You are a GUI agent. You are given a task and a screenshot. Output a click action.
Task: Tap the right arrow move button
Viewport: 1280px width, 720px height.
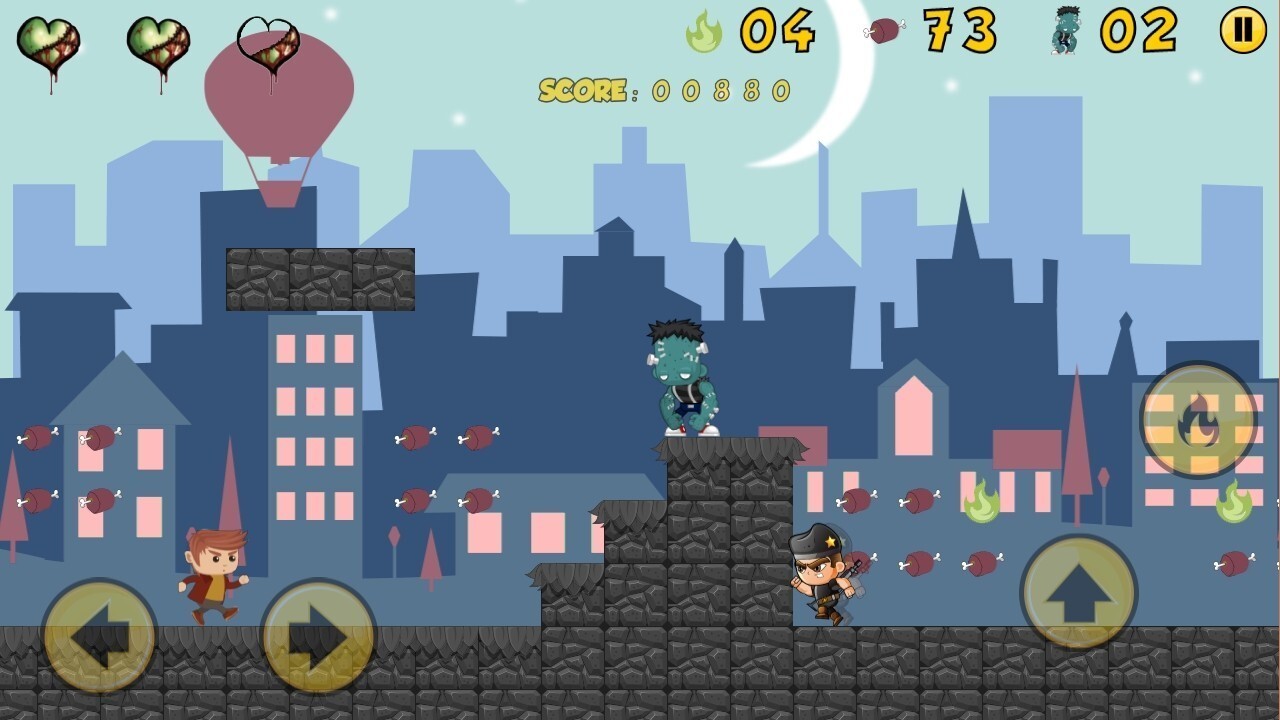click(318, 636)
